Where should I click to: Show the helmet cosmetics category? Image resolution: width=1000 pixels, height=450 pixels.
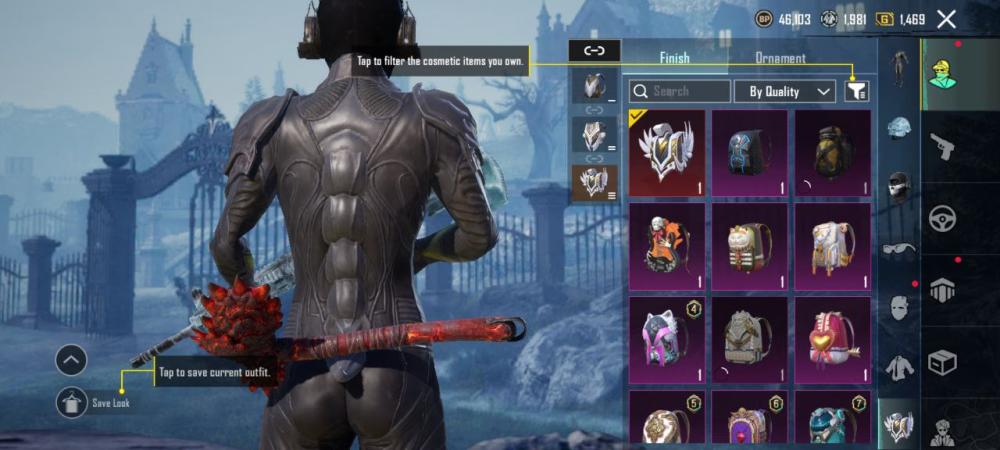[899, 128]
